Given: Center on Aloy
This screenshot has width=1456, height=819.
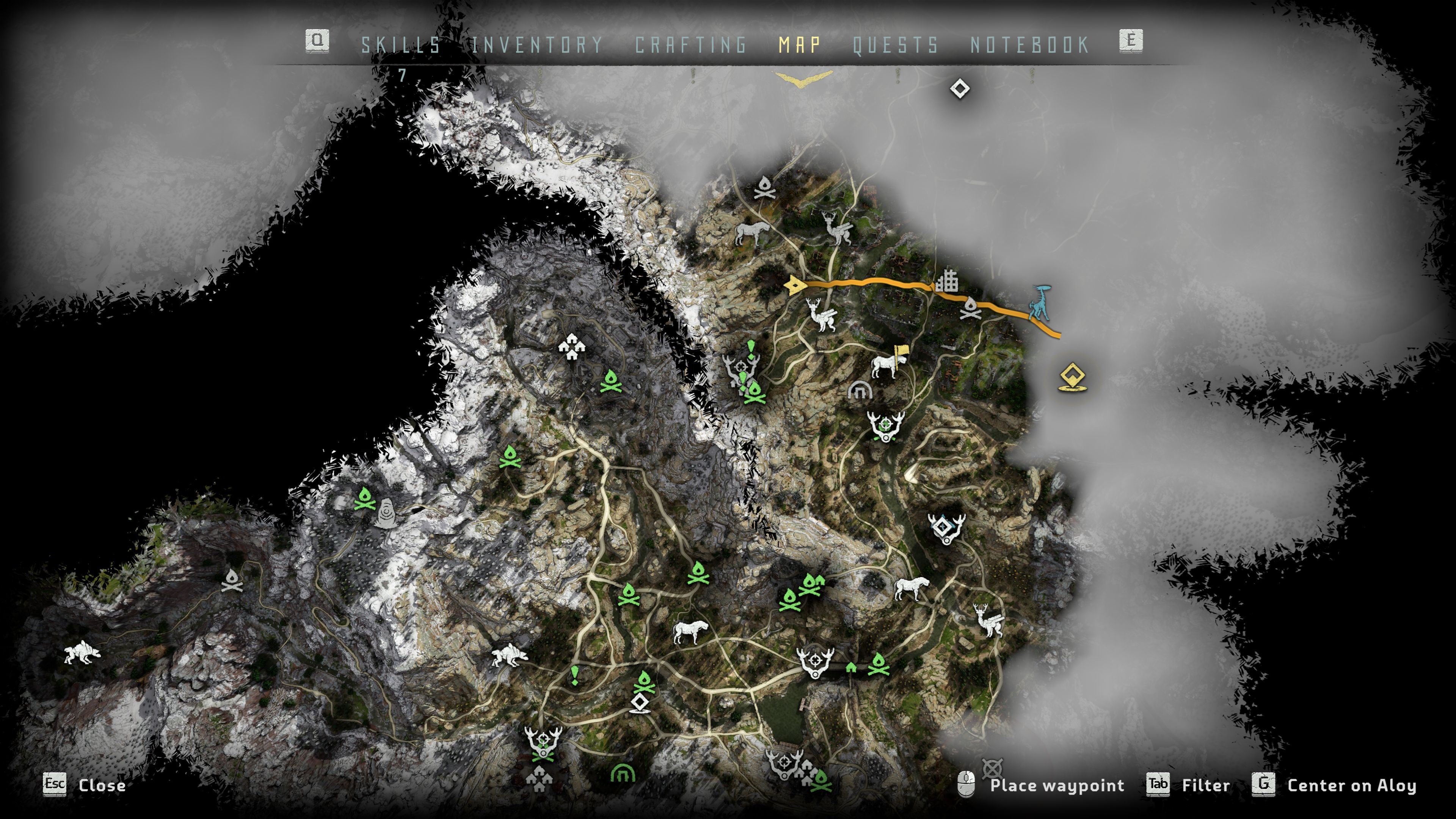Looking at the screenshot, I should [1335, 785].
